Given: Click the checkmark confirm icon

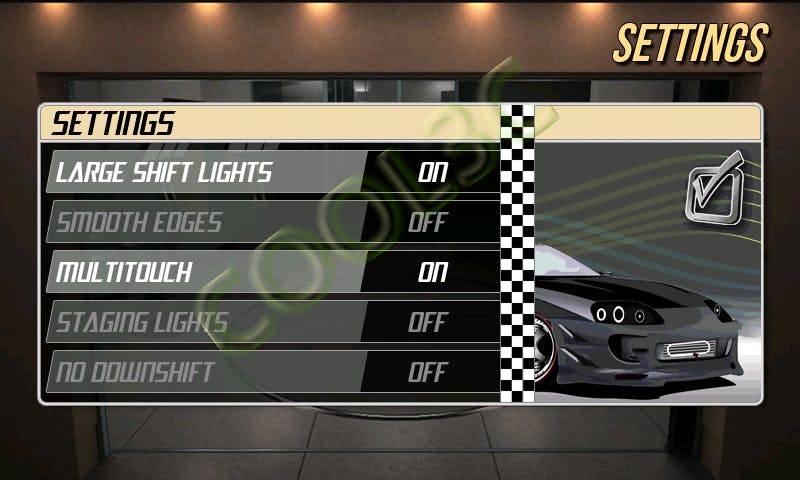Looking at the screenshot, I should point(716,186).
